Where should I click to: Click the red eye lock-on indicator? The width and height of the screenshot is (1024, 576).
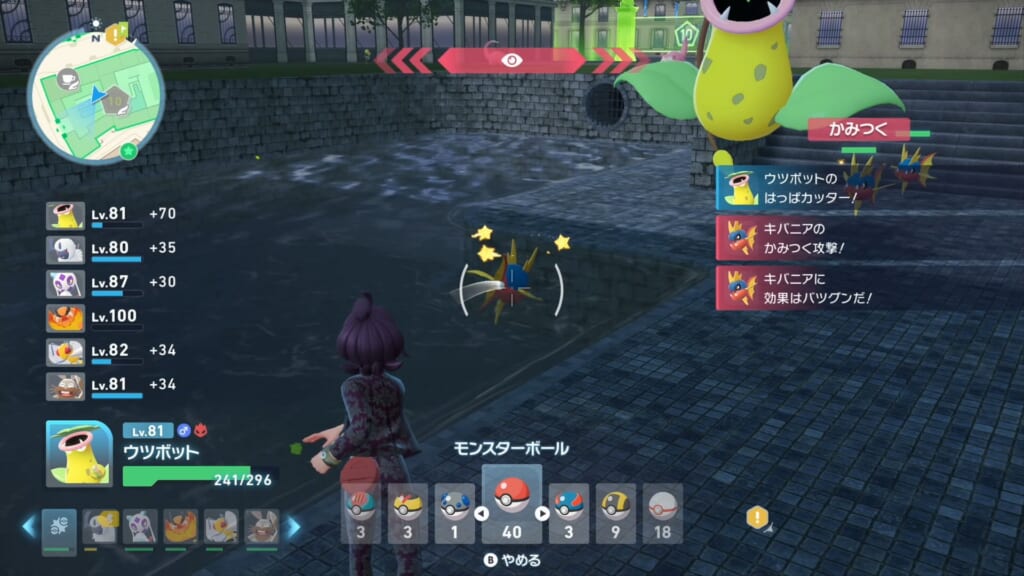pyautogui.click(x=511, y=60)
